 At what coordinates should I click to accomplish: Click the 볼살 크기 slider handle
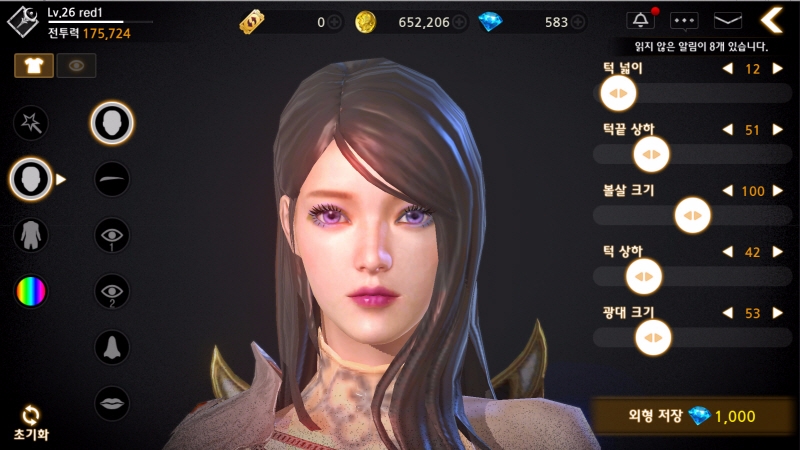pos(691,215)
